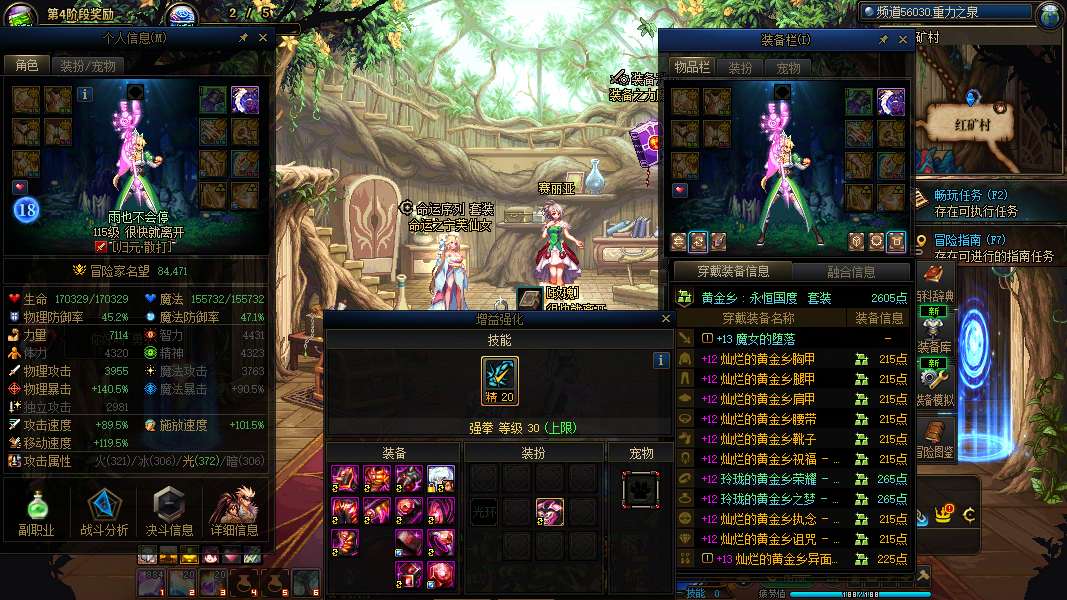Close the 装备栏 equipment window
Image resolution: width=1067 pixels, height=600 pixels.
(x=902, y=39)
